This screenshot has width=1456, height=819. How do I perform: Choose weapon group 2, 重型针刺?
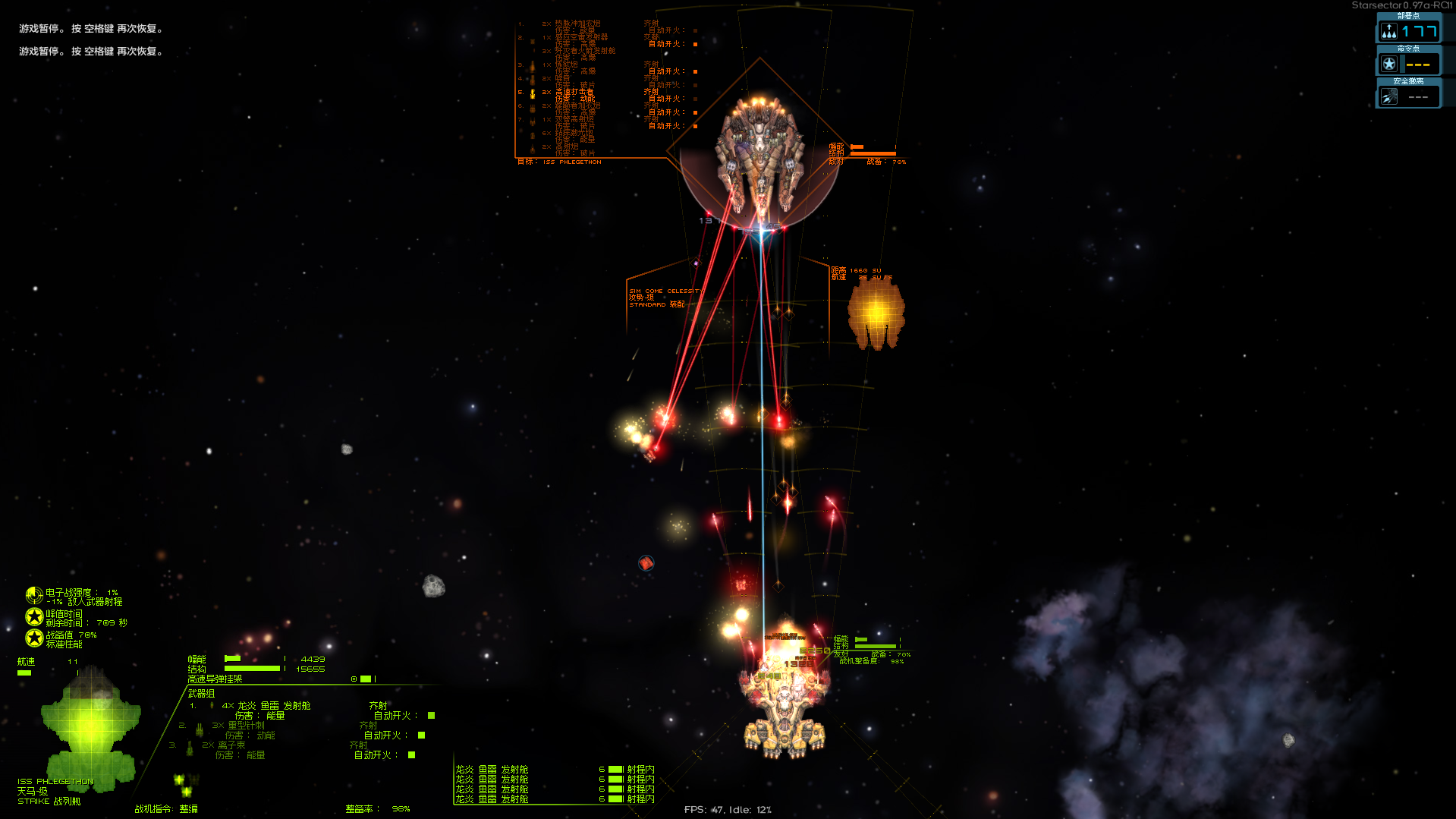tap(245, 726)
